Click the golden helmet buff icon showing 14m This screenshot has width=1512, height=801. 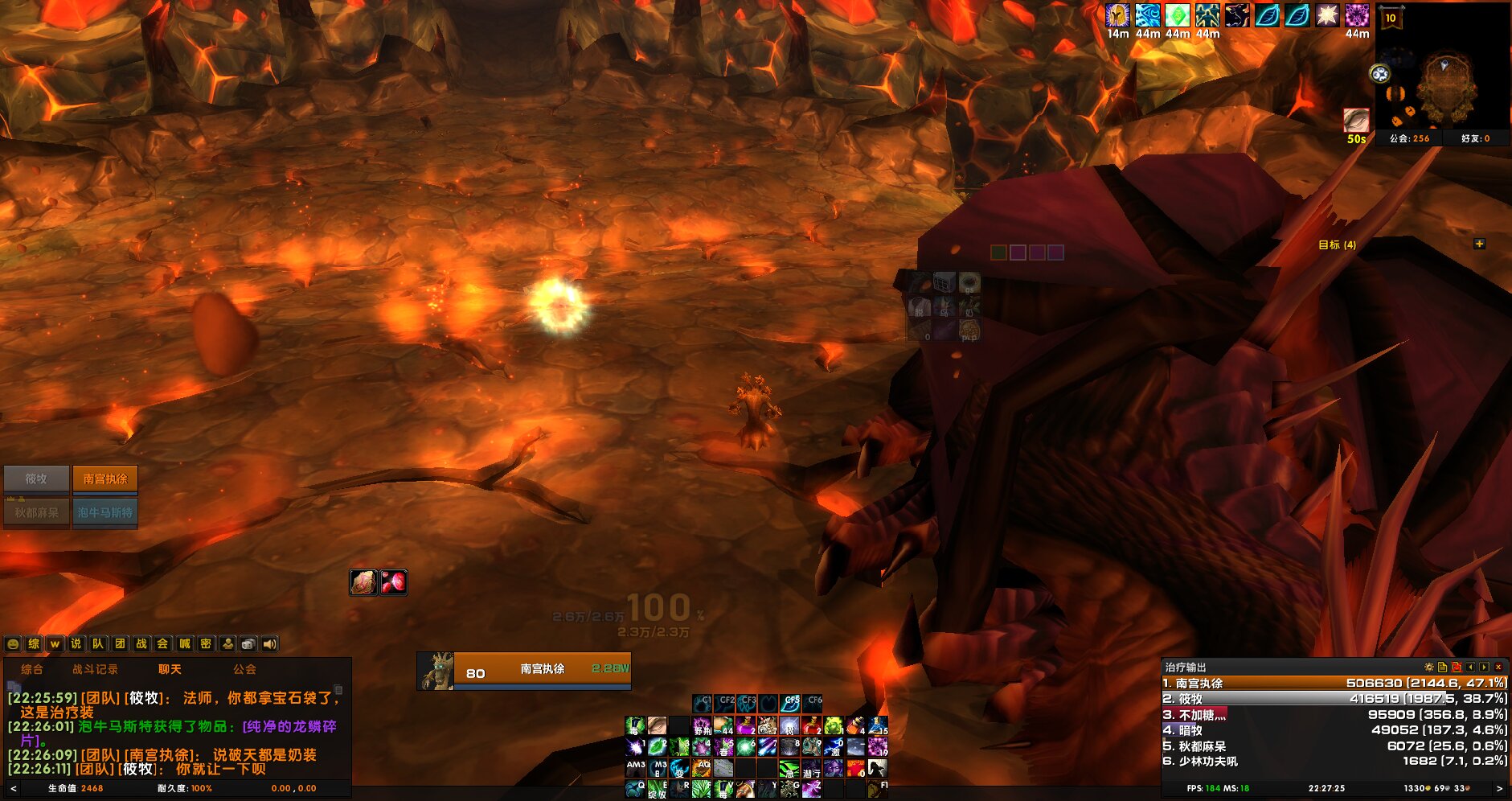(x=1117, y=15)
